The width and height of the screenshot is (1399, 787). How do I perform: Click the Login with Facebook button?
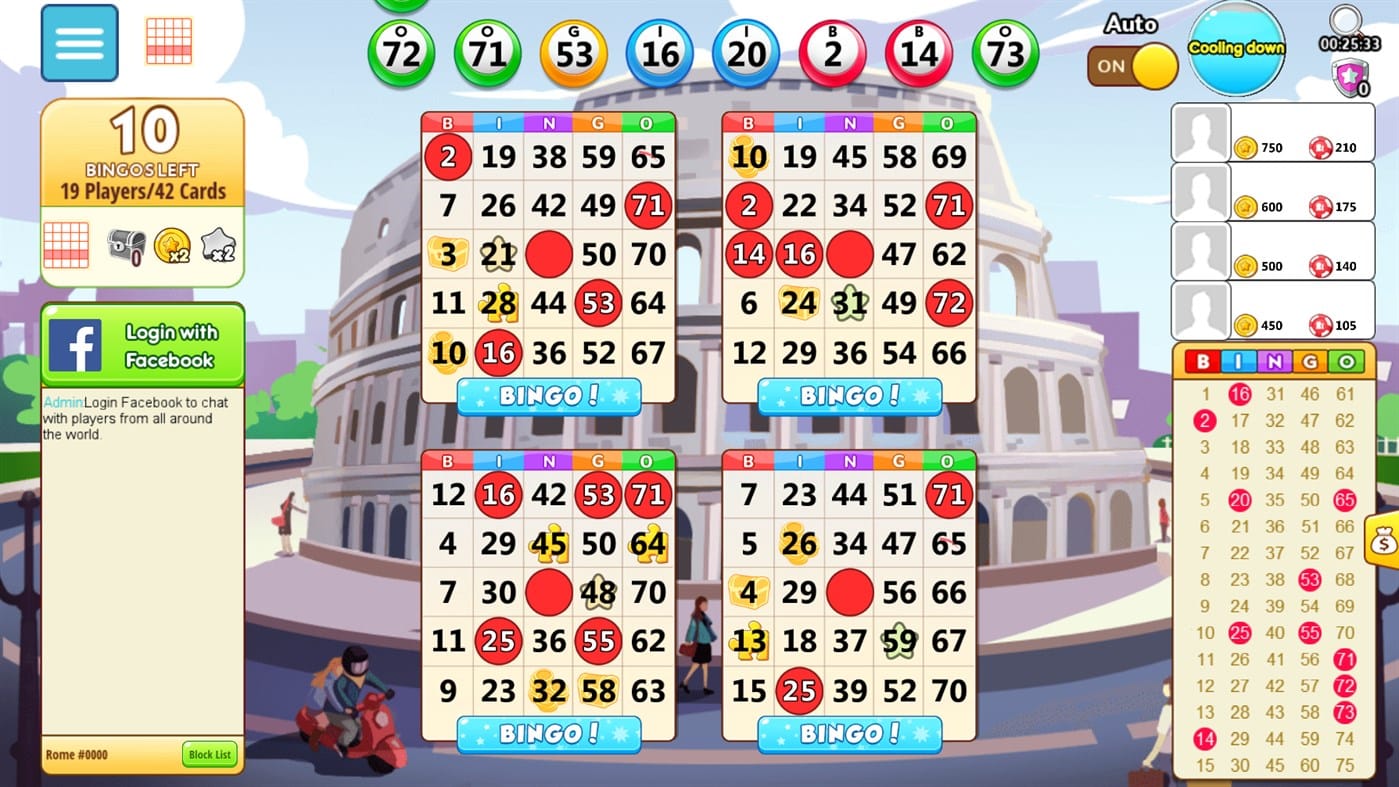[x=172, y=344]
